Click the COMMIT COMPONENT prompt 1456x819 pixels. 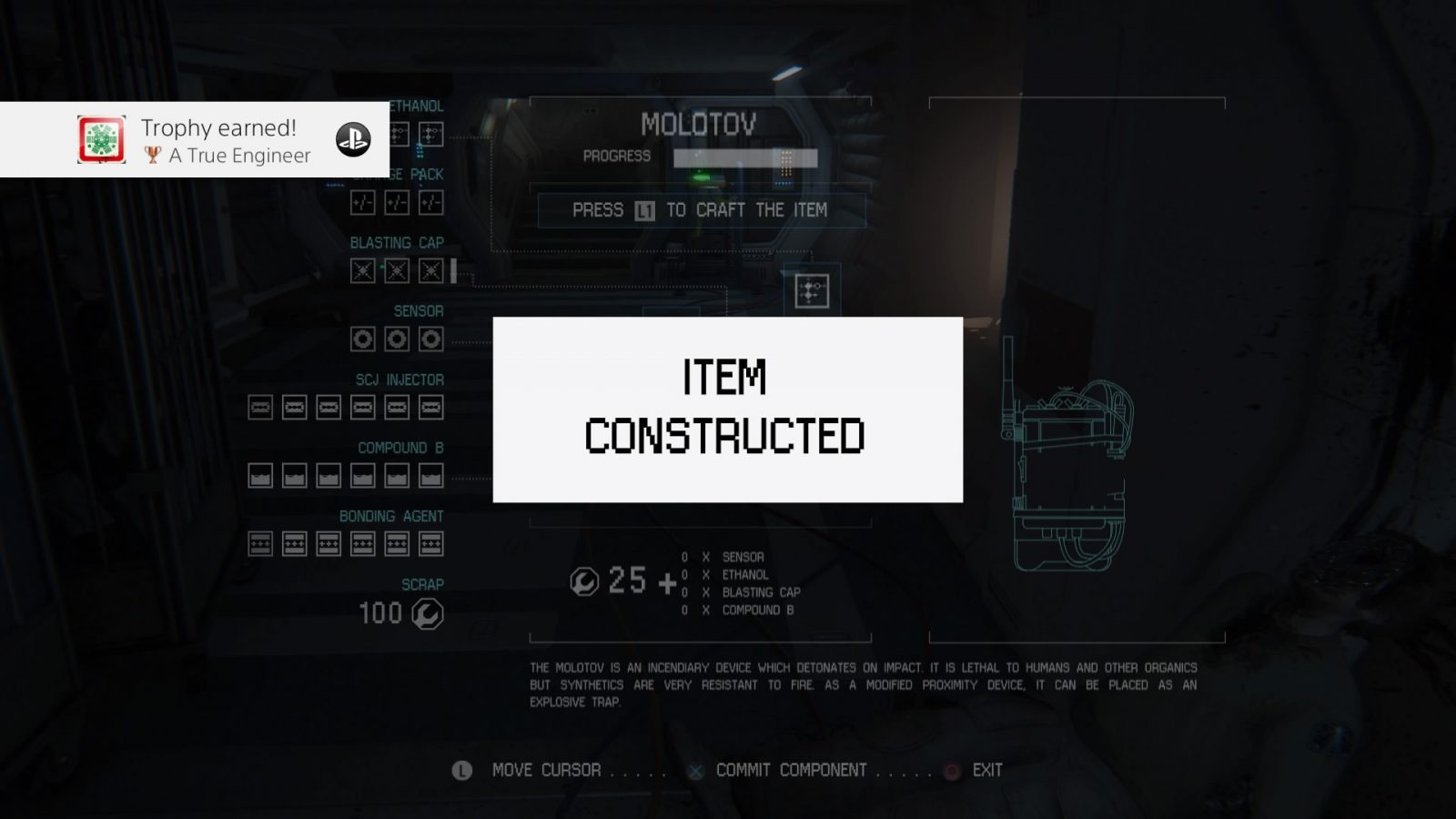click(790, 770)
